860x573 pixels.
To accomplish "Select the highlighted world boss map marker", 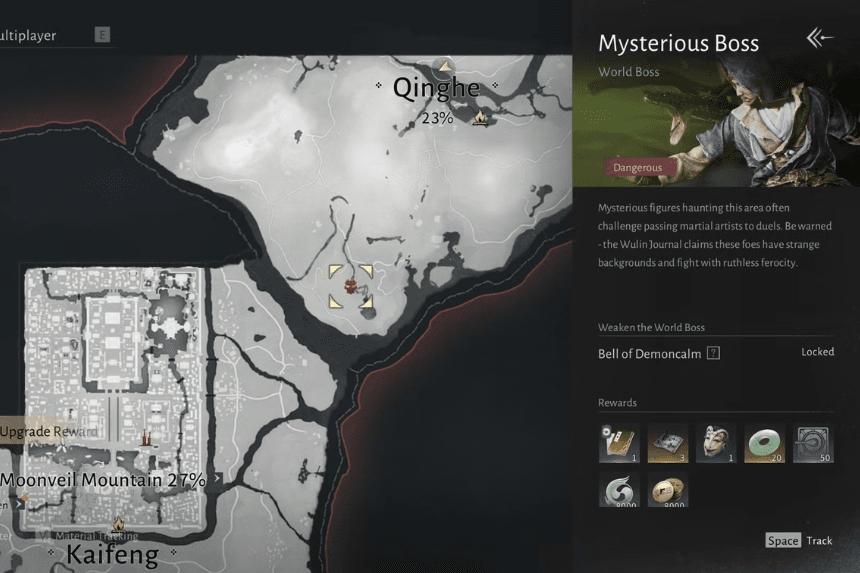I will (350, 287).
